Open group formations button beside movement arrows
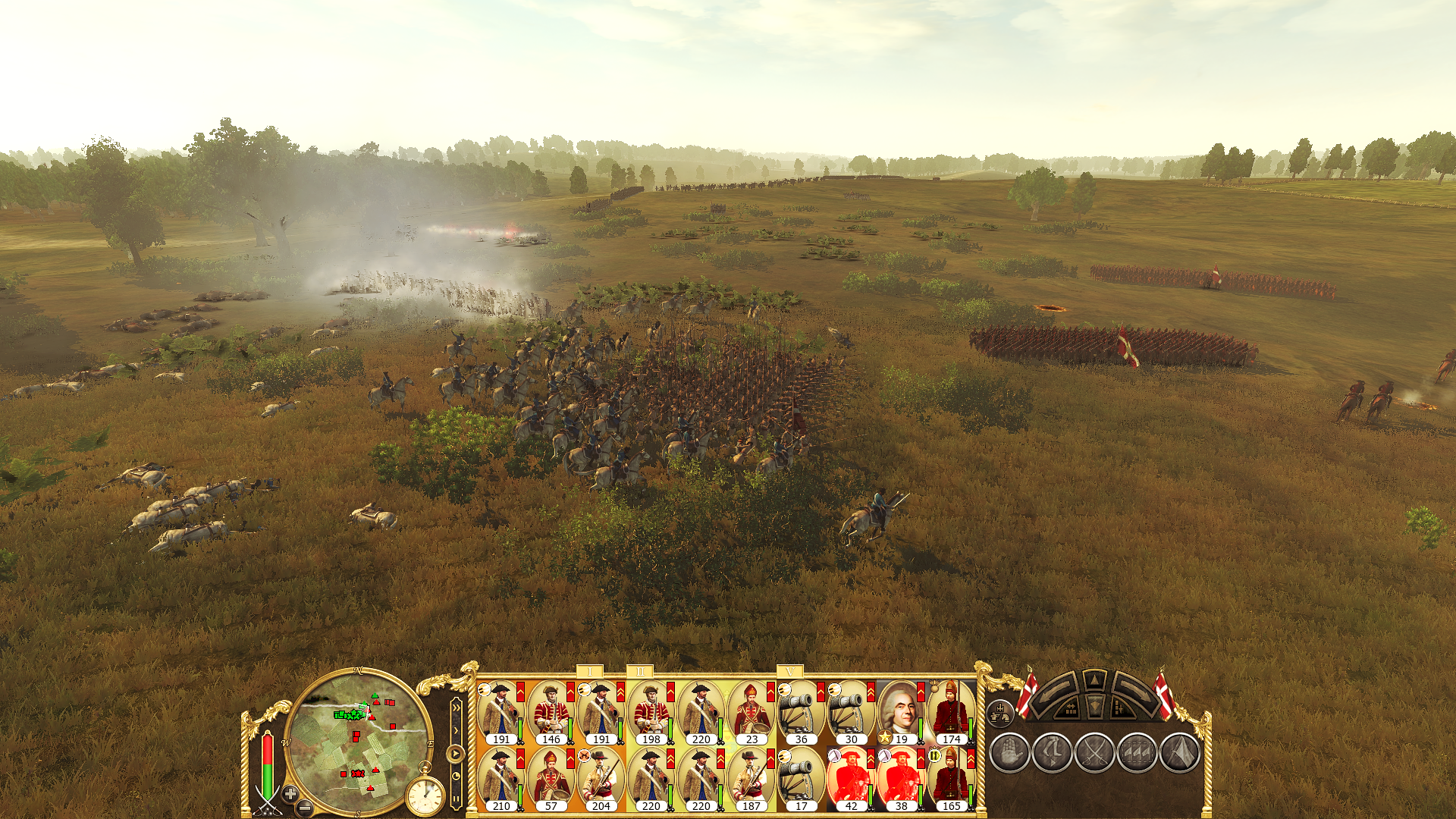The height and width of the screenshot is (819, 1456). point(1000,713)
